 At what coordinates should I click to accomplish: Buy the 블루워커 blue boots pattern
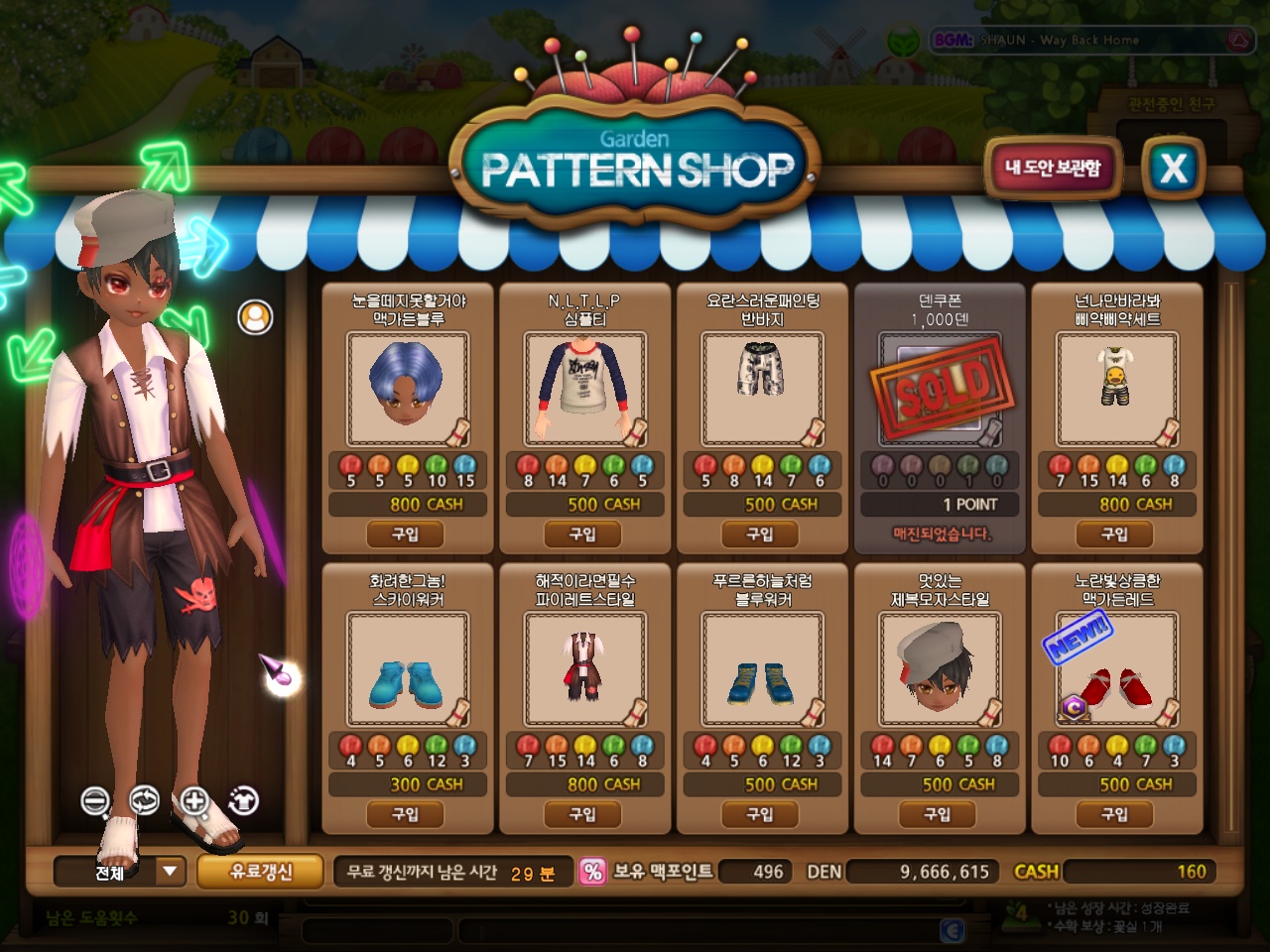[760, 814]
